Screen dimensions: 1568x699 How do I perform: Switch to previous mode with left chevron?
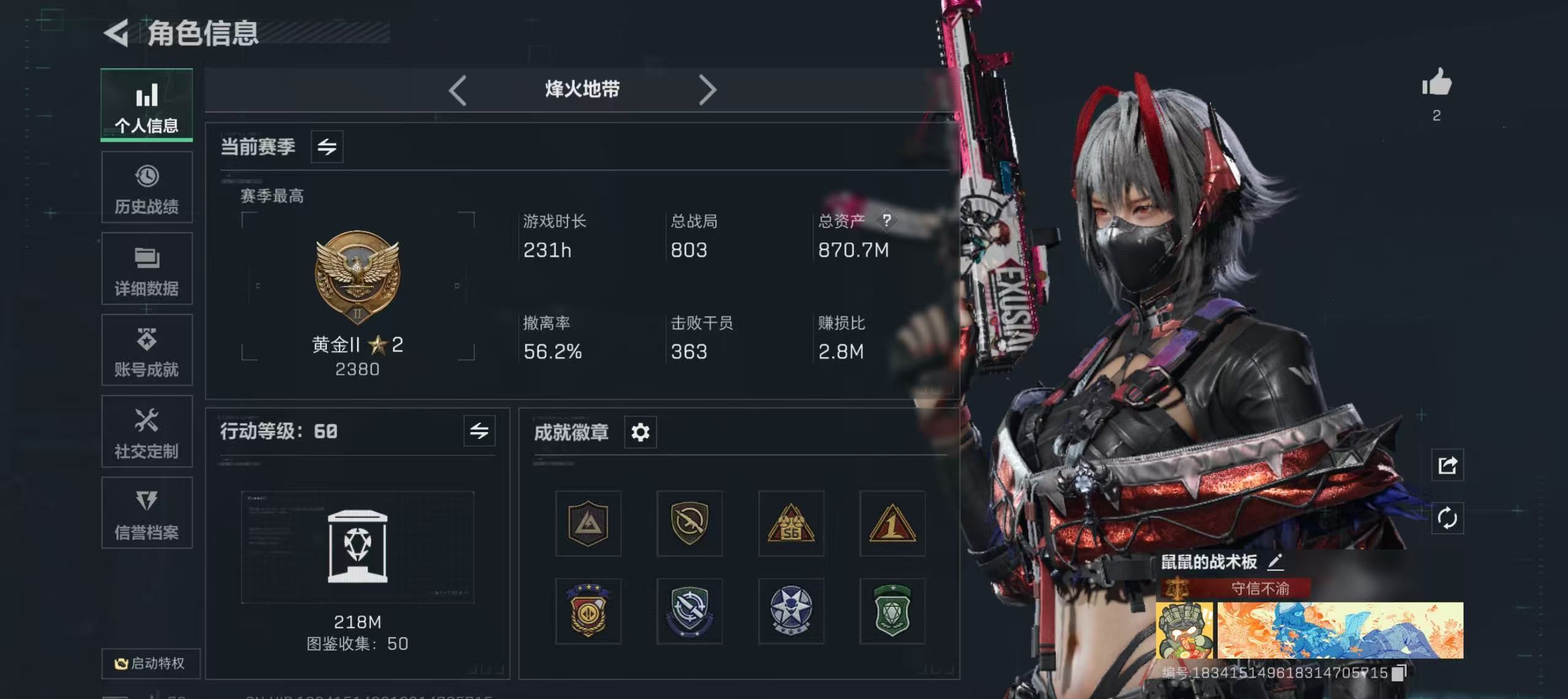coord(456,89)
